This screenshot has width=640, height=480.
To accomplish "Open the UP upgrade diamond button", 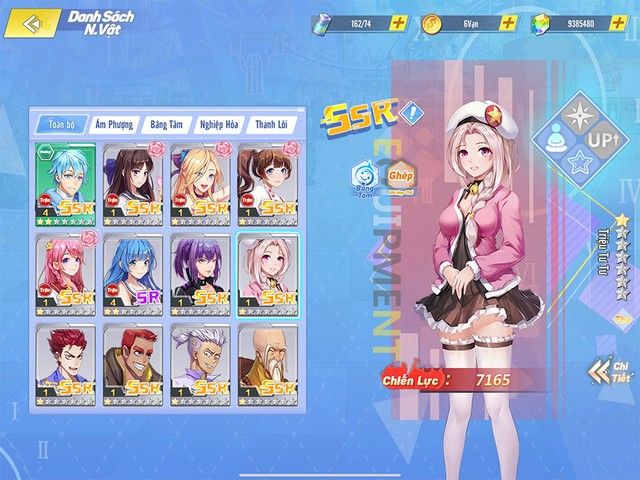I will 602,141.
